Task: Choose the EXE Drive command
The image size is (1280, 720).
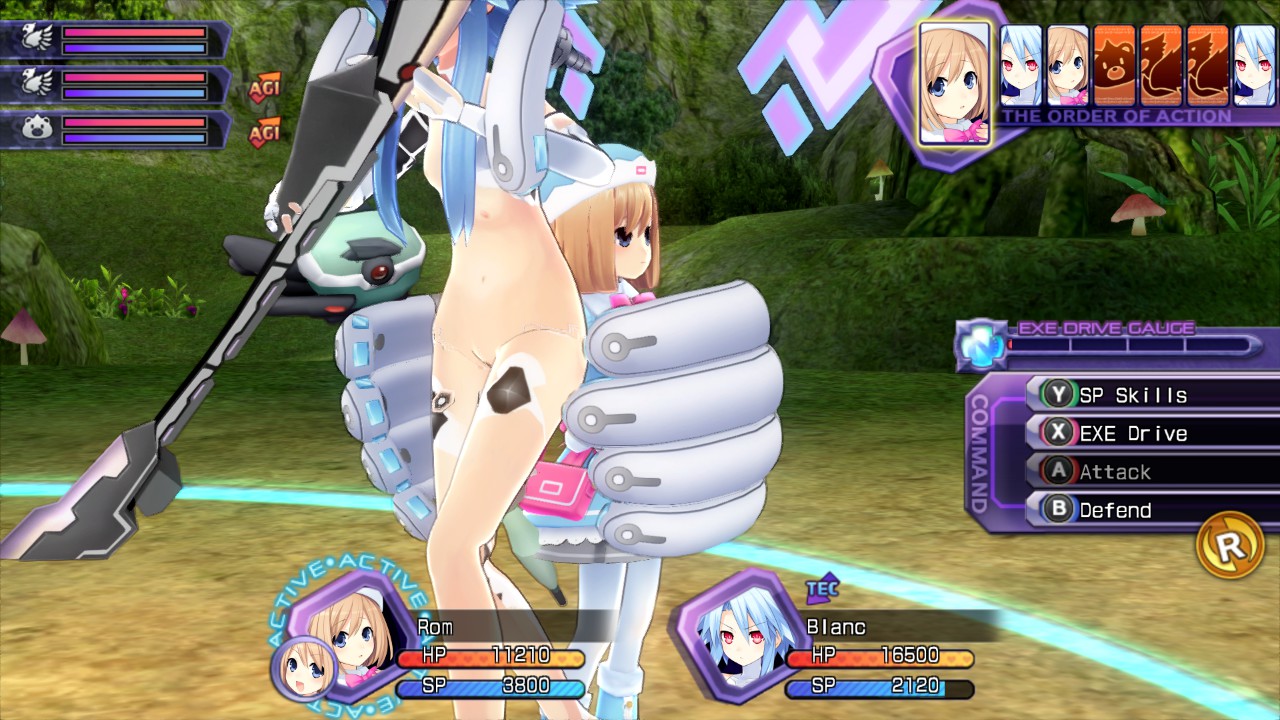Action: tap(1132, 433)
